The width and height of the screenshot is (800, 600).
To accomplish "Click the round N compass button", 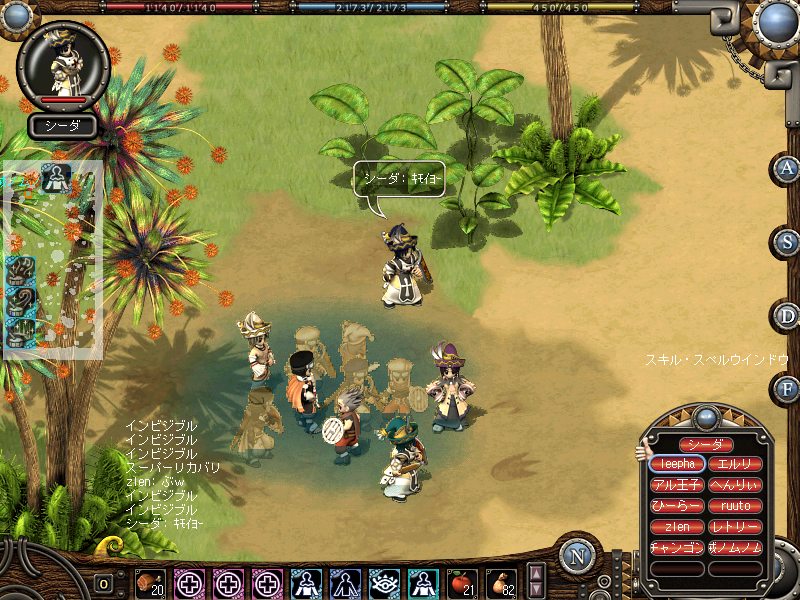I will [577, 556].
